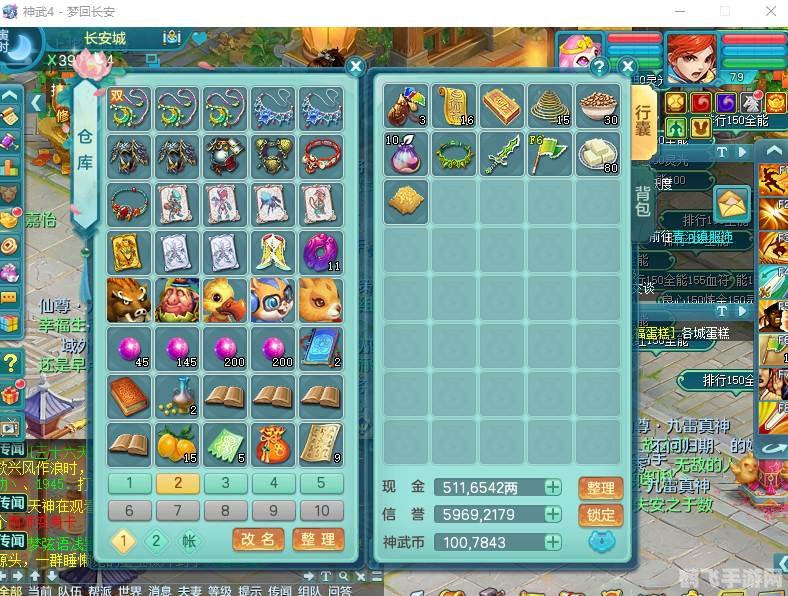Click the green sword in the bag

pyautogui.click(x=501, y=153)
